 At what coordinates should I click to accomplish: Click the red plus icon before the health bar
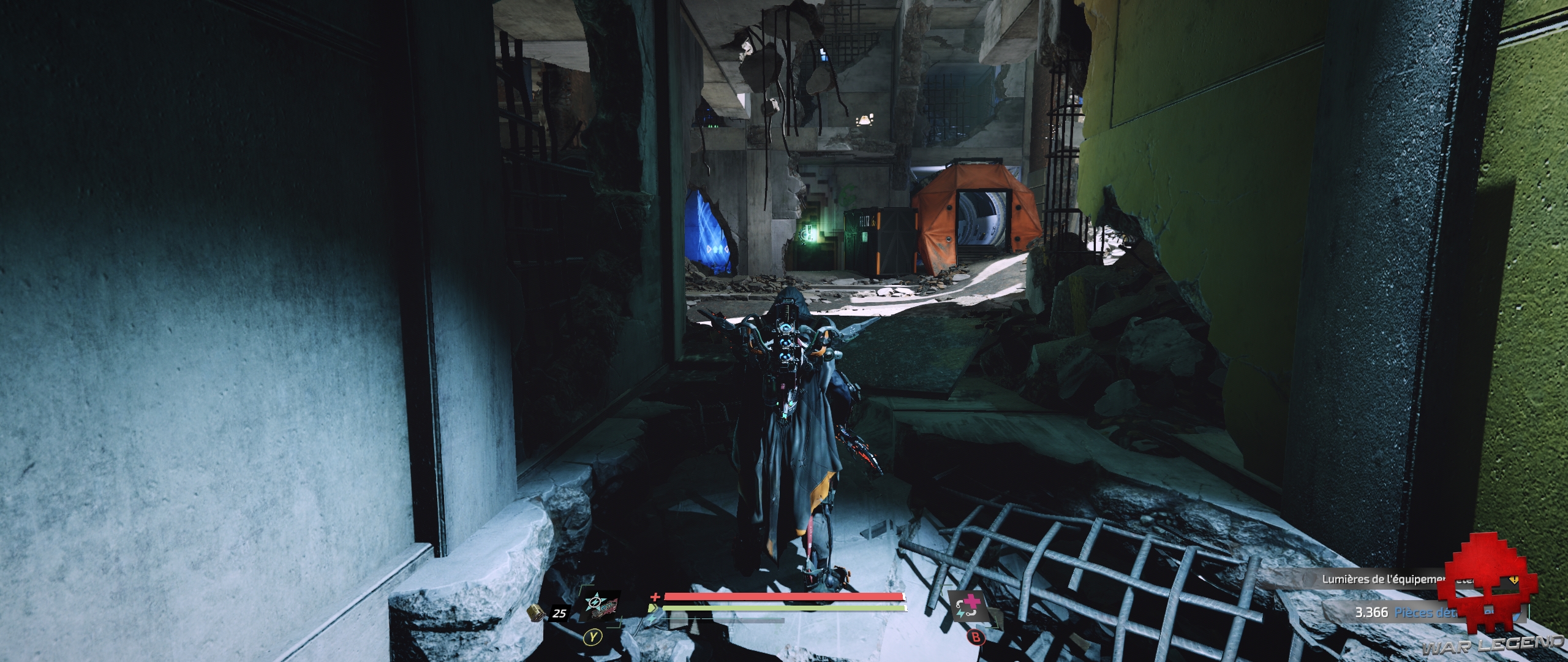point(656,596)
